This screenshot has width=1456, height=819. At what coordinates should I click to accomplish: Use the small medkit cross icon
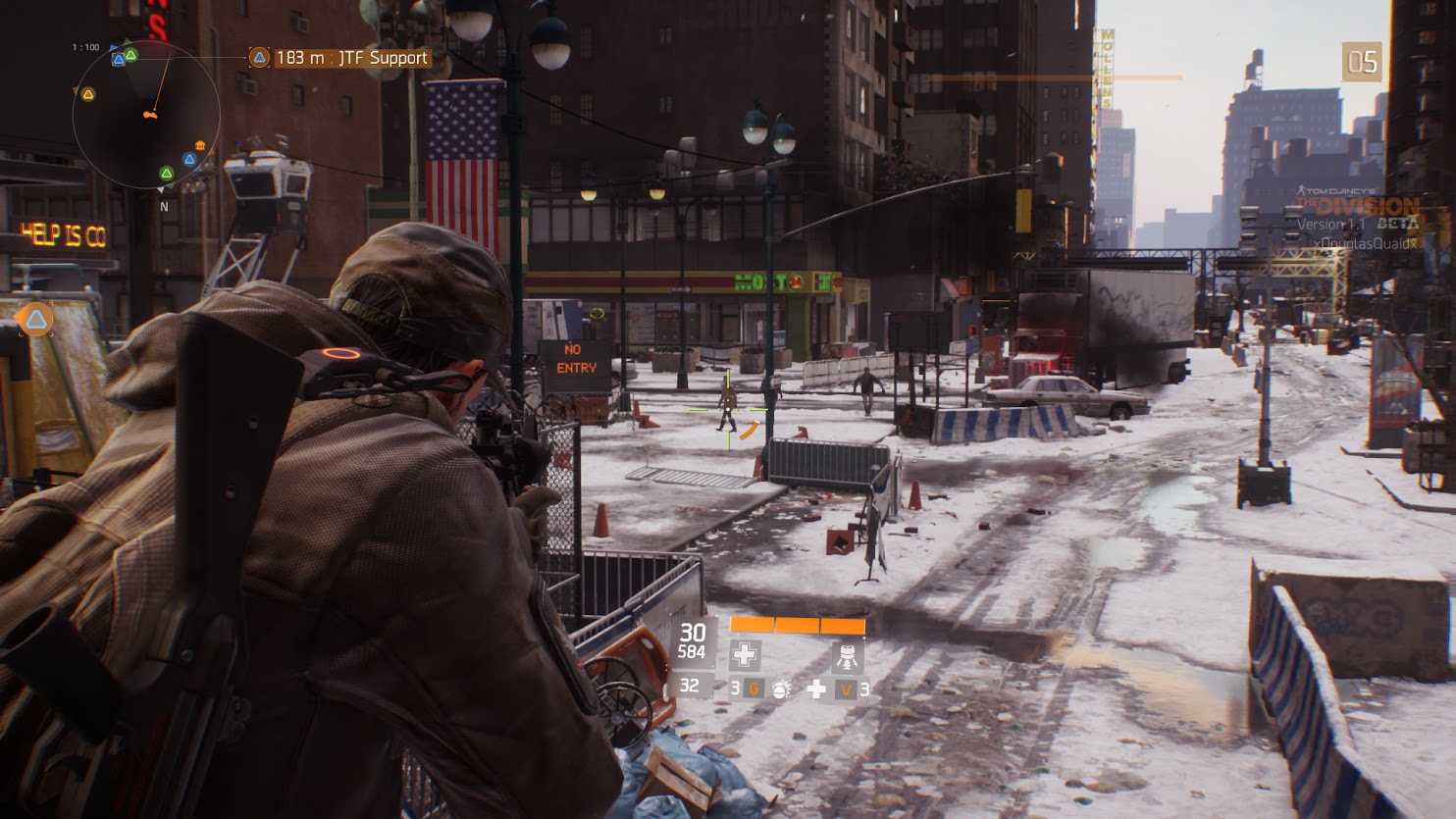(815, 690)
